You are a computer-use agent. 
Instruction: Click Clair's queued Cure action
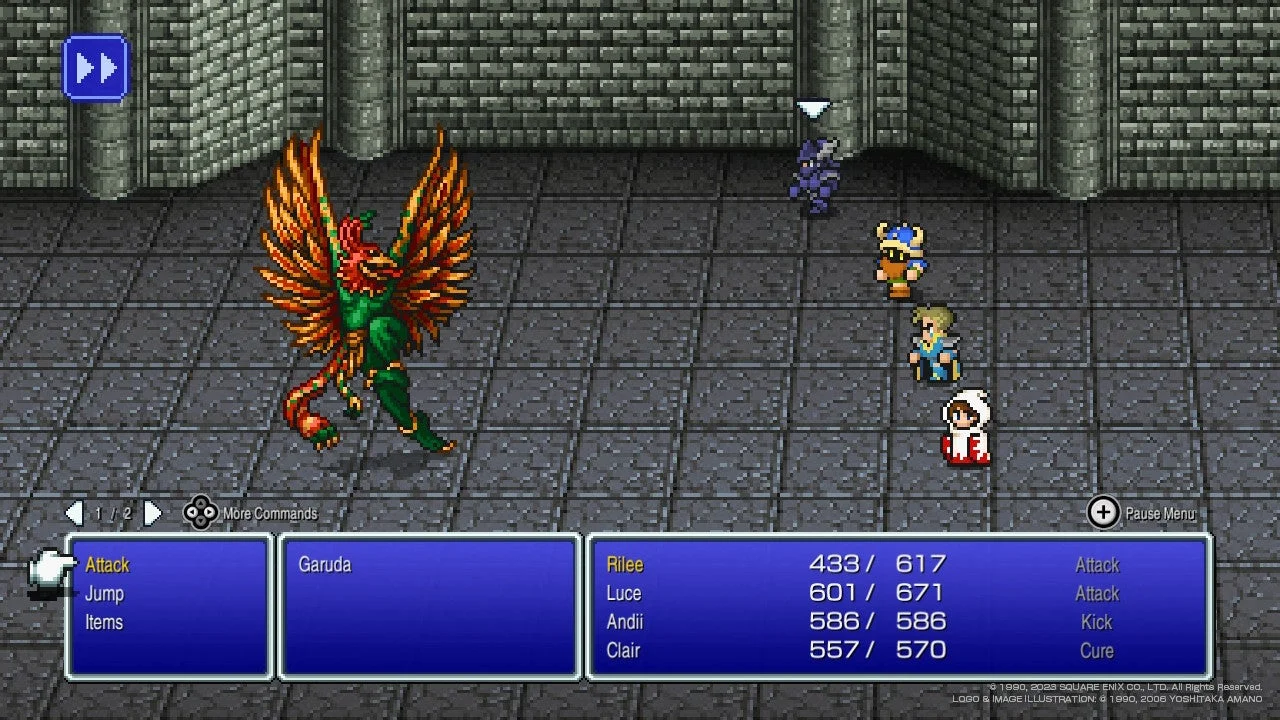[x=1096, y=650]
